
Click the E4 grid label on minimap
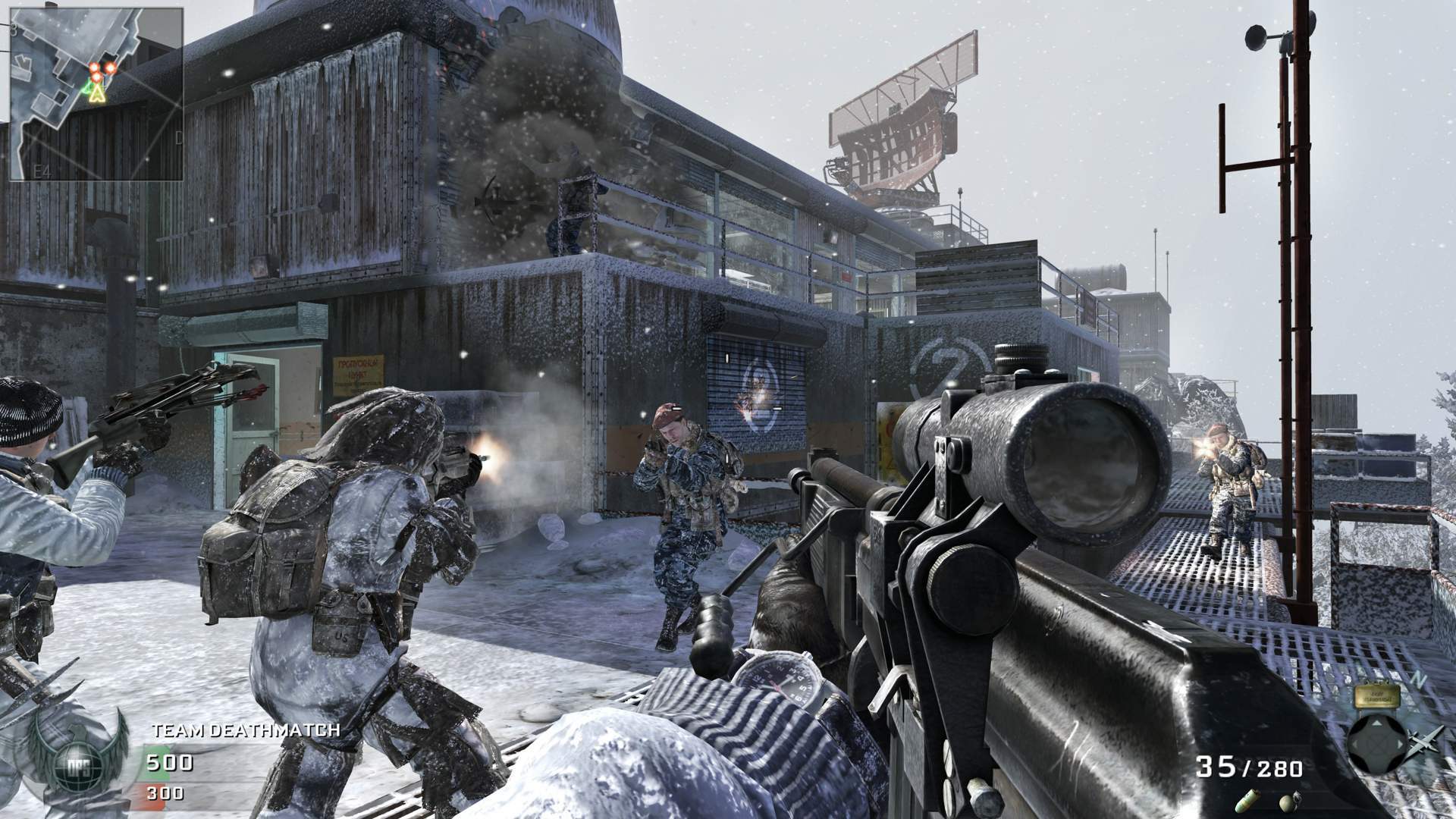tap(42, 171)
